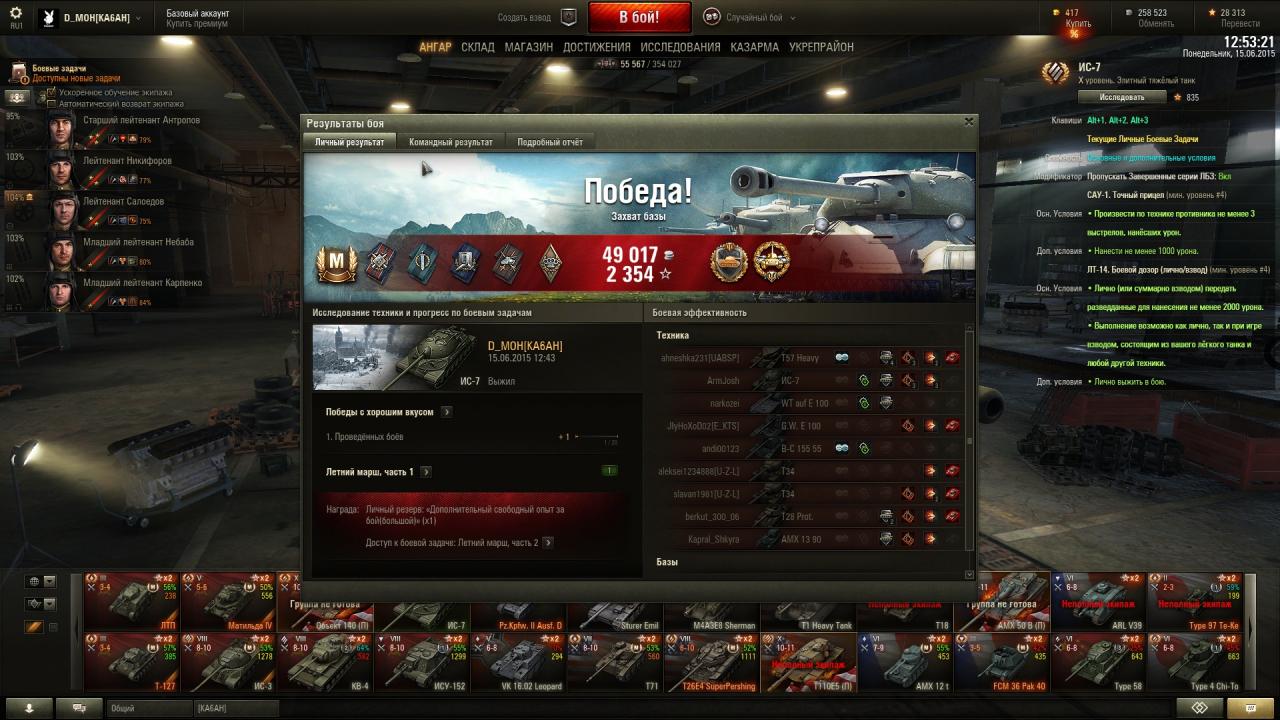Image resolution: width=1280 pixels, height=720 pixels.
Task: Open the МАГАЗИН store menu
Action: coord(529,47)
